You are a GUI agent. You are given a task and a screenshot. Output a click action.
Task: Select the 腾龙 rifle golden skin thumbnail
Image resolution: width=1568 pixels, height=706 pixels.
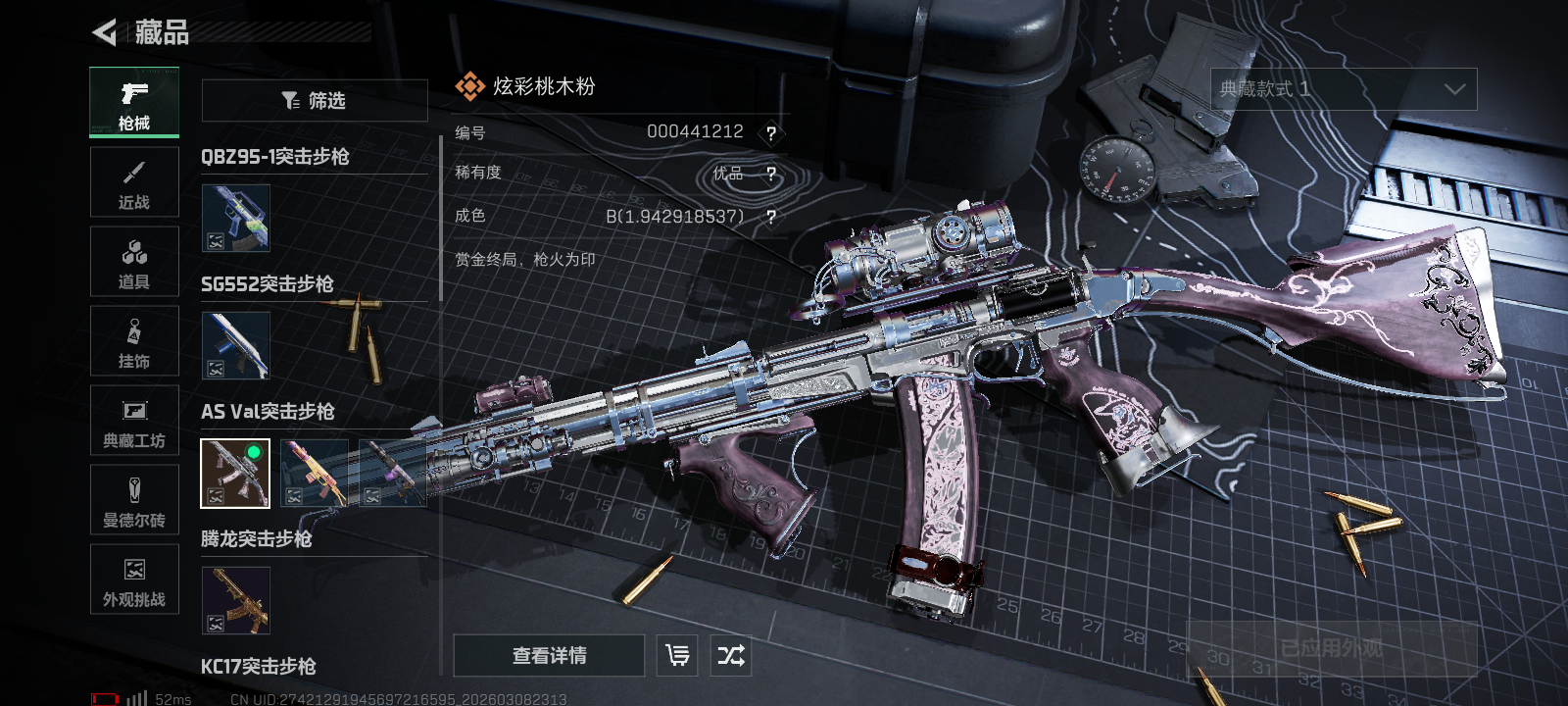235,600
